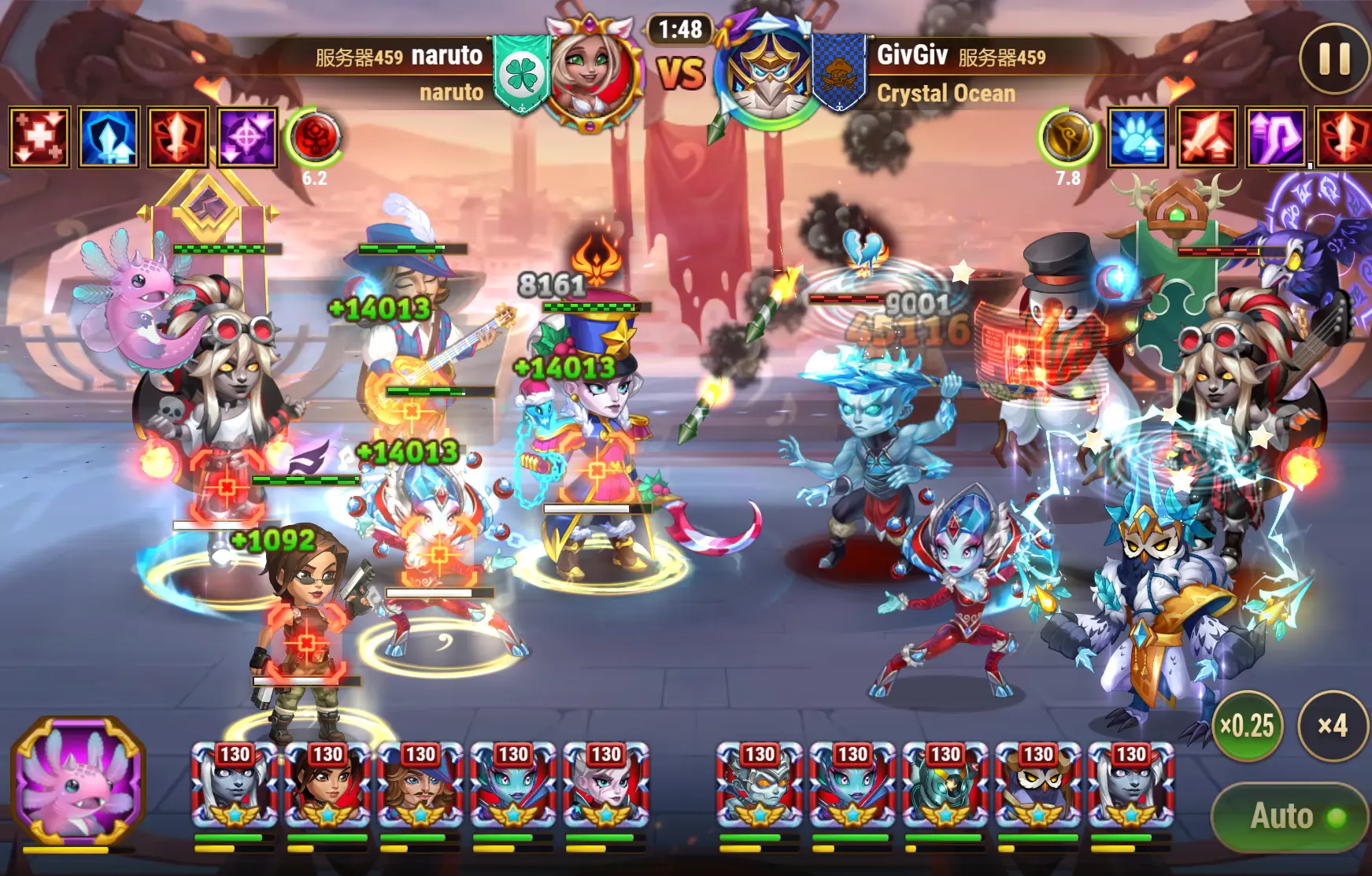The height and width of the screenshot is (876, 1372).
Task: Select the grey orange-eyed warrior portrait
Action: pyautogui.click(x=759, y=785)
